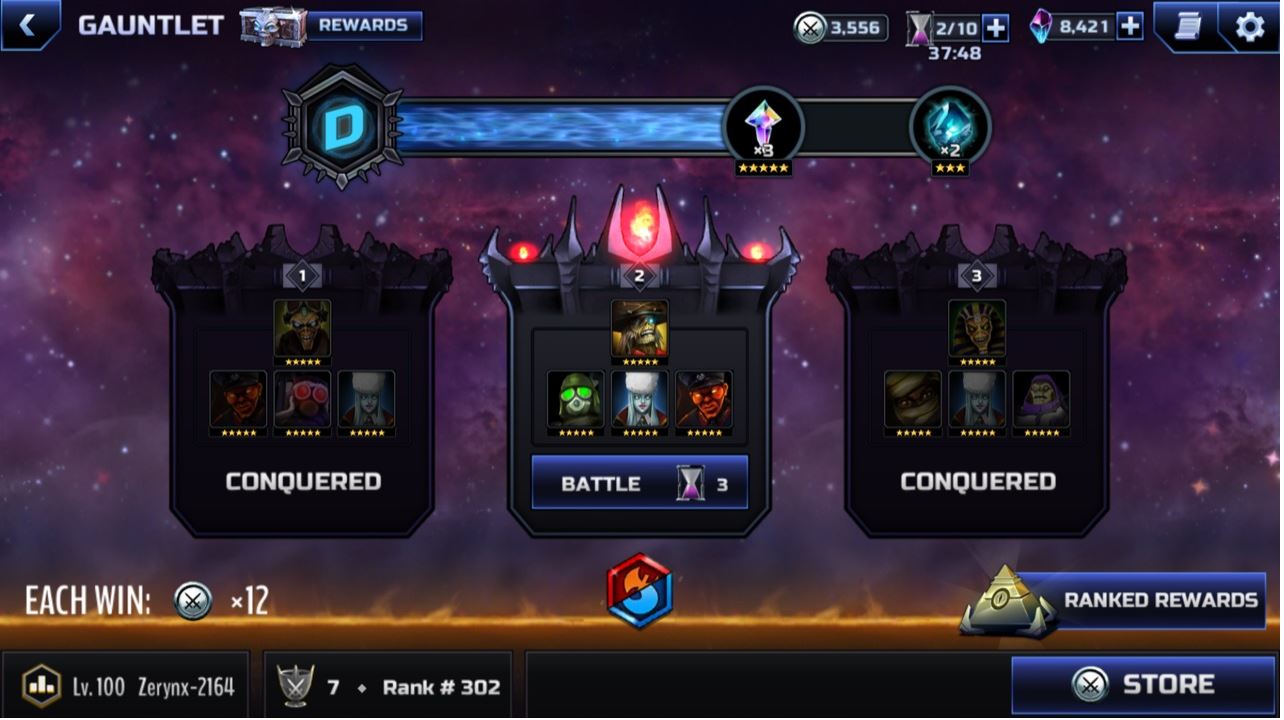
Task: Buy more ironite with the plus button
Action: coord(1130,27)
